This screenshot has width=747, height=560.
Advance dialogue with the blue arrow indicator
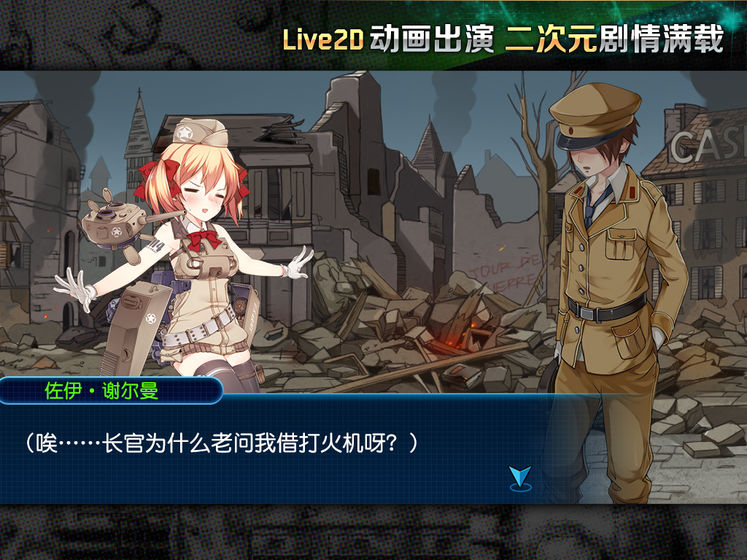[521, 477]
